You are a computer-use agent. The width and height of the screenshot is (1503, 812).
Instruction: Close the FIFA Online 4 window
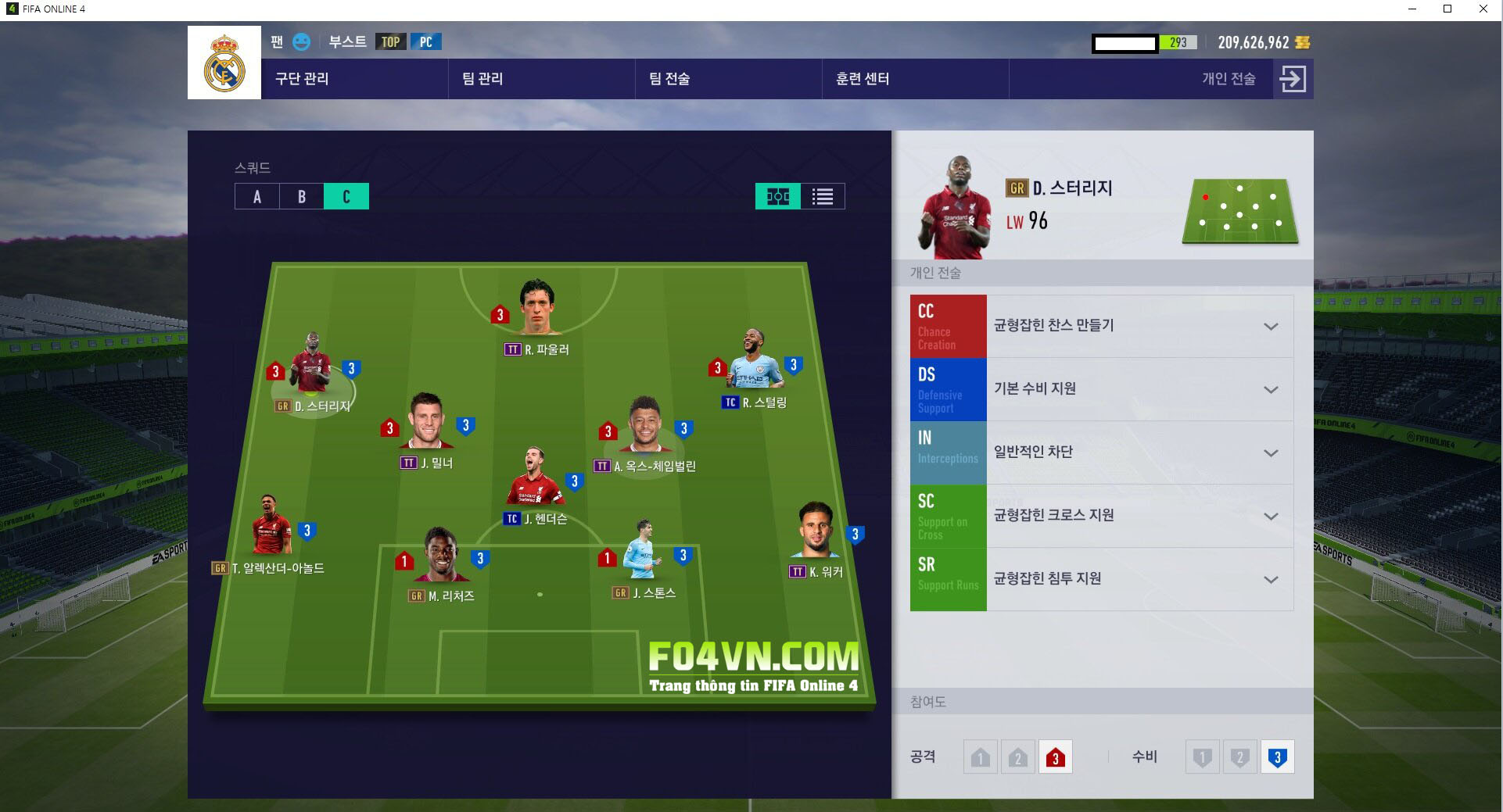tap(1483, 9)
